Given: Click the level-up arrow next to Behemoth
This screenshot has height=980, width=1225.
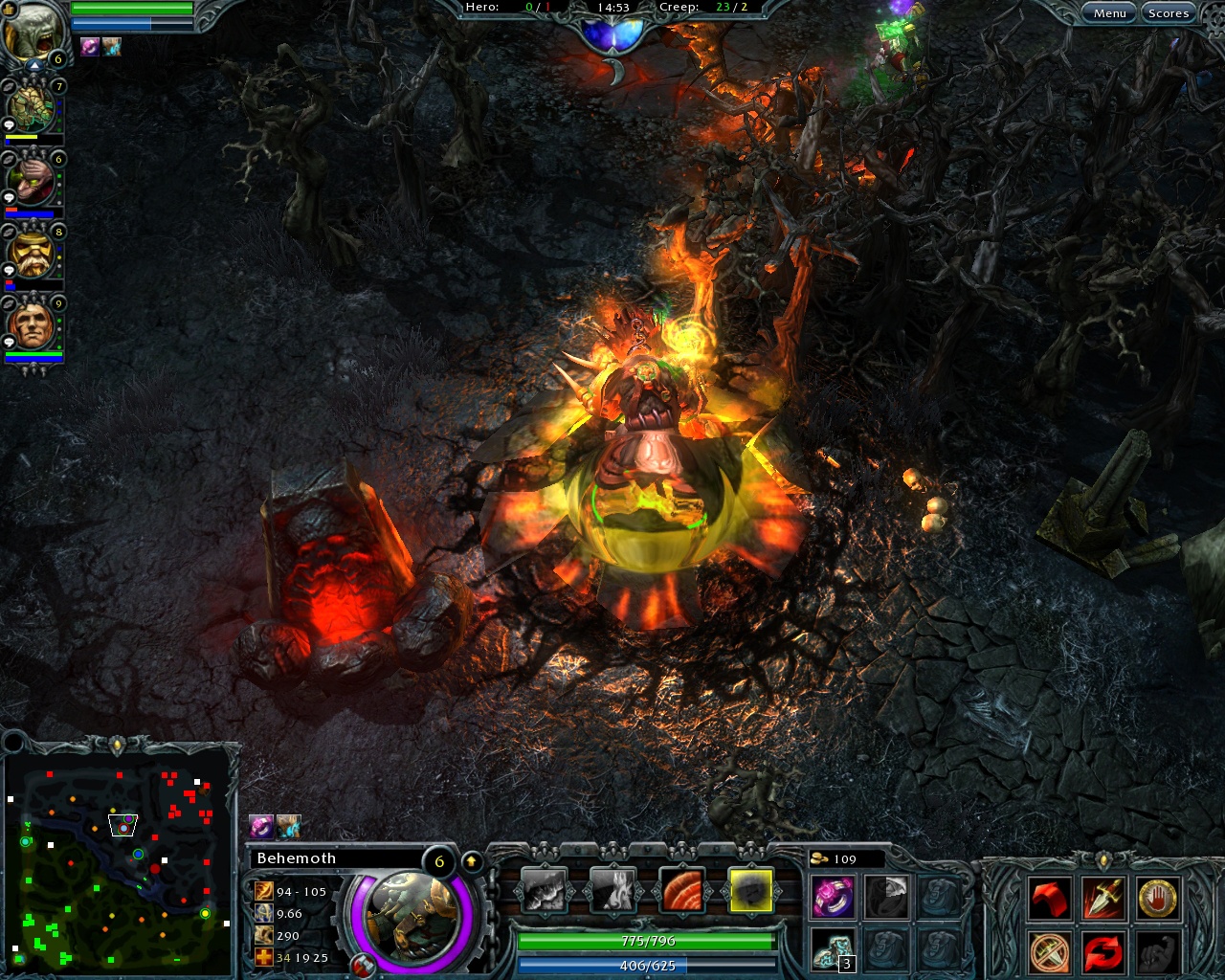Looking at the screenshot, I should click(x=472, y=859).
